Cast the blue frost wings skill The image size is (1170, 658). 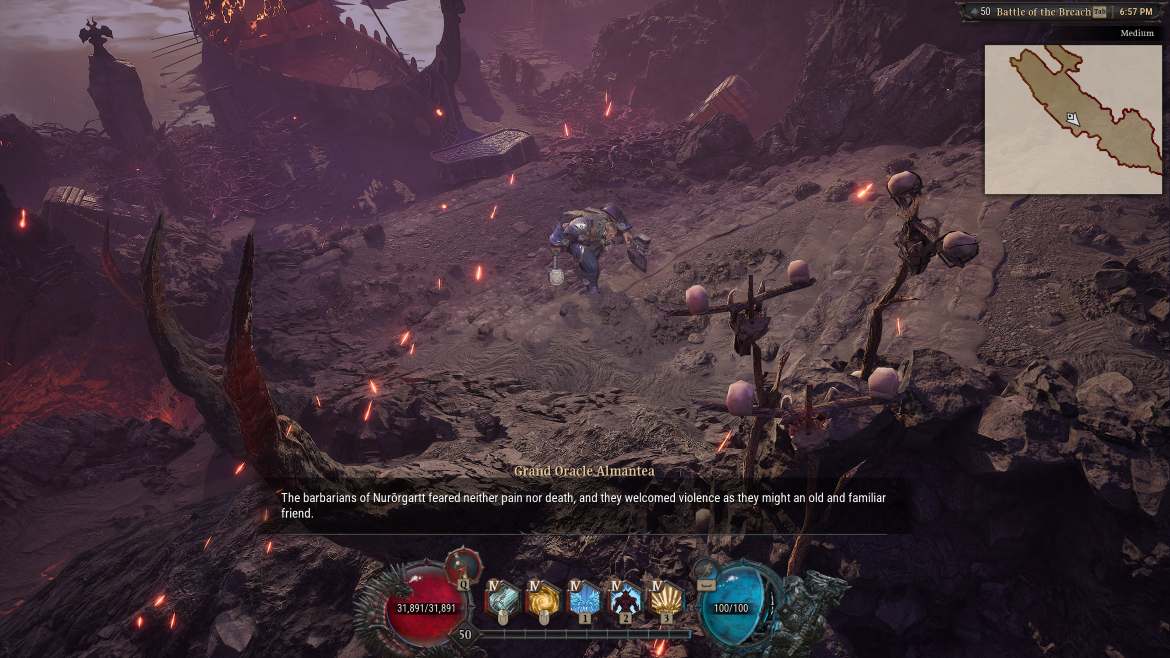coord(584,600)
